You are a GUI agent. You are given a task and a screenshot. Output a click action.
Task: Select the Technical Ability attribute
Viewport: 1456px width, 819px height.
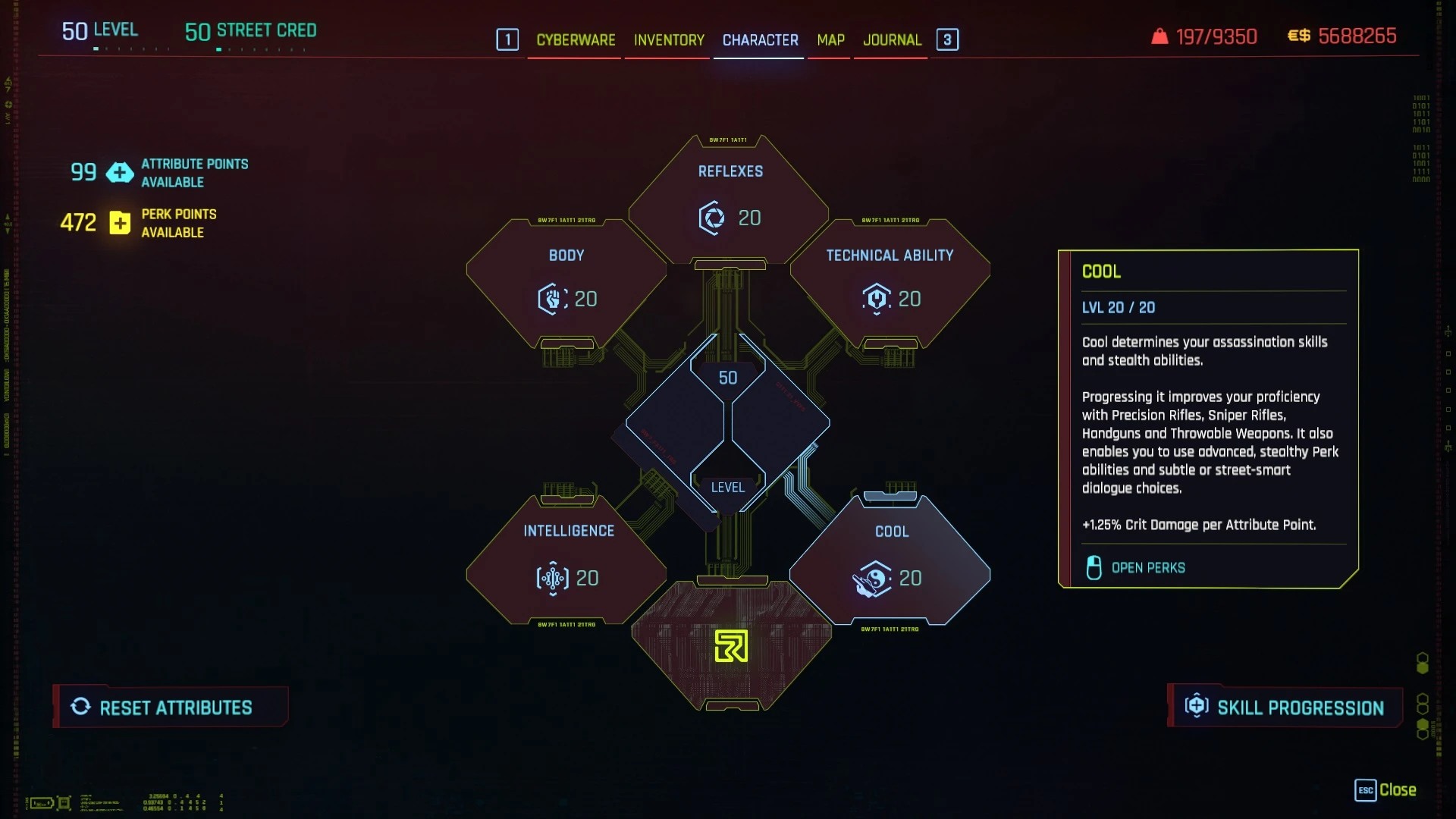[x=890, y=282]
